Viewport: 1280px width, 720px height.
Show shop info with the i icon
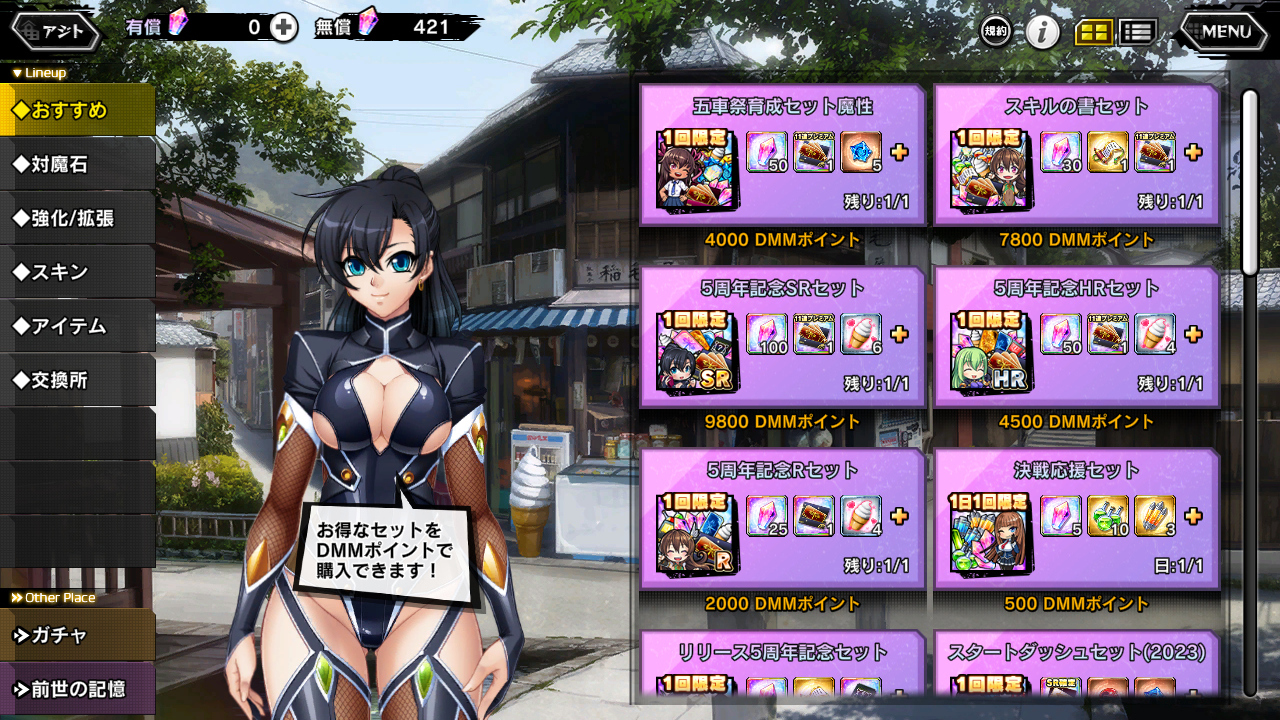(1043, 32)
